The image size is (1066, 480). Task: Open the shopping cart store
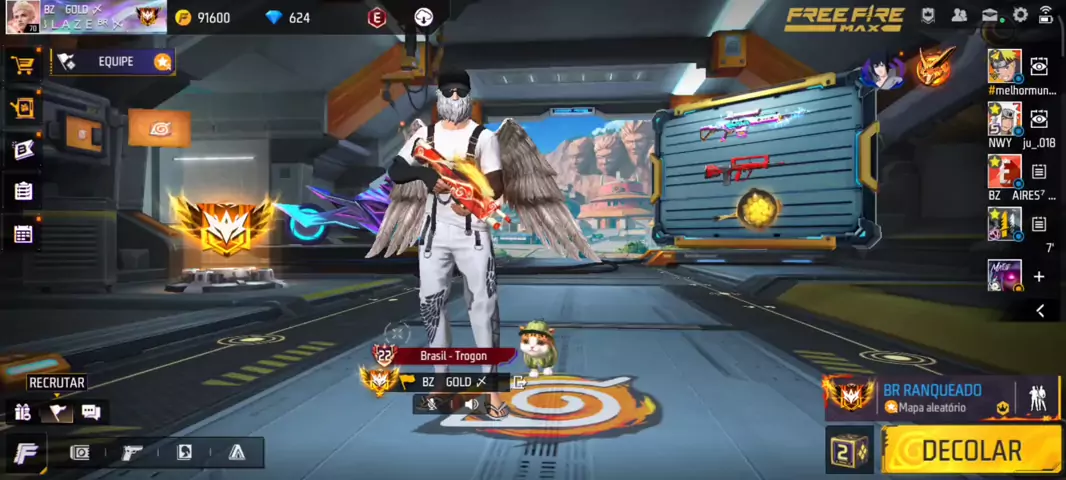[x=22, y=66]
